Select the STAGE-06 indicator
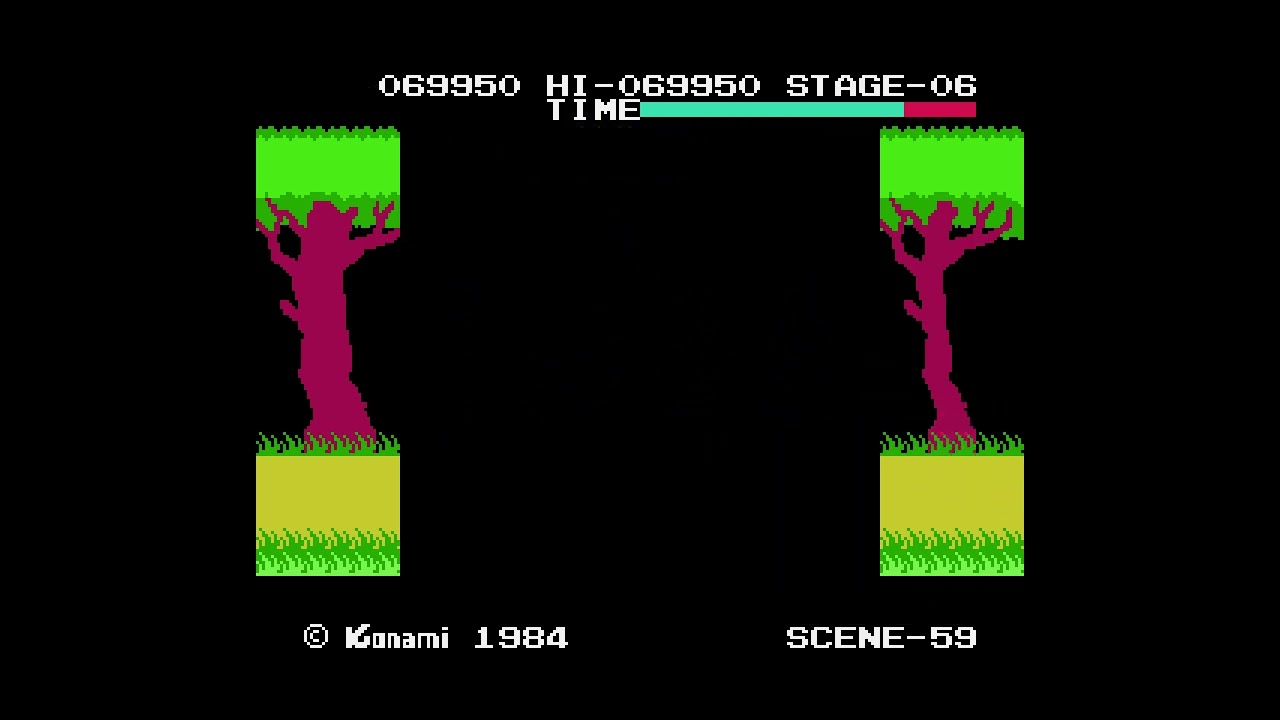This screenshot has height=720, width=1280. pos(880,86)
